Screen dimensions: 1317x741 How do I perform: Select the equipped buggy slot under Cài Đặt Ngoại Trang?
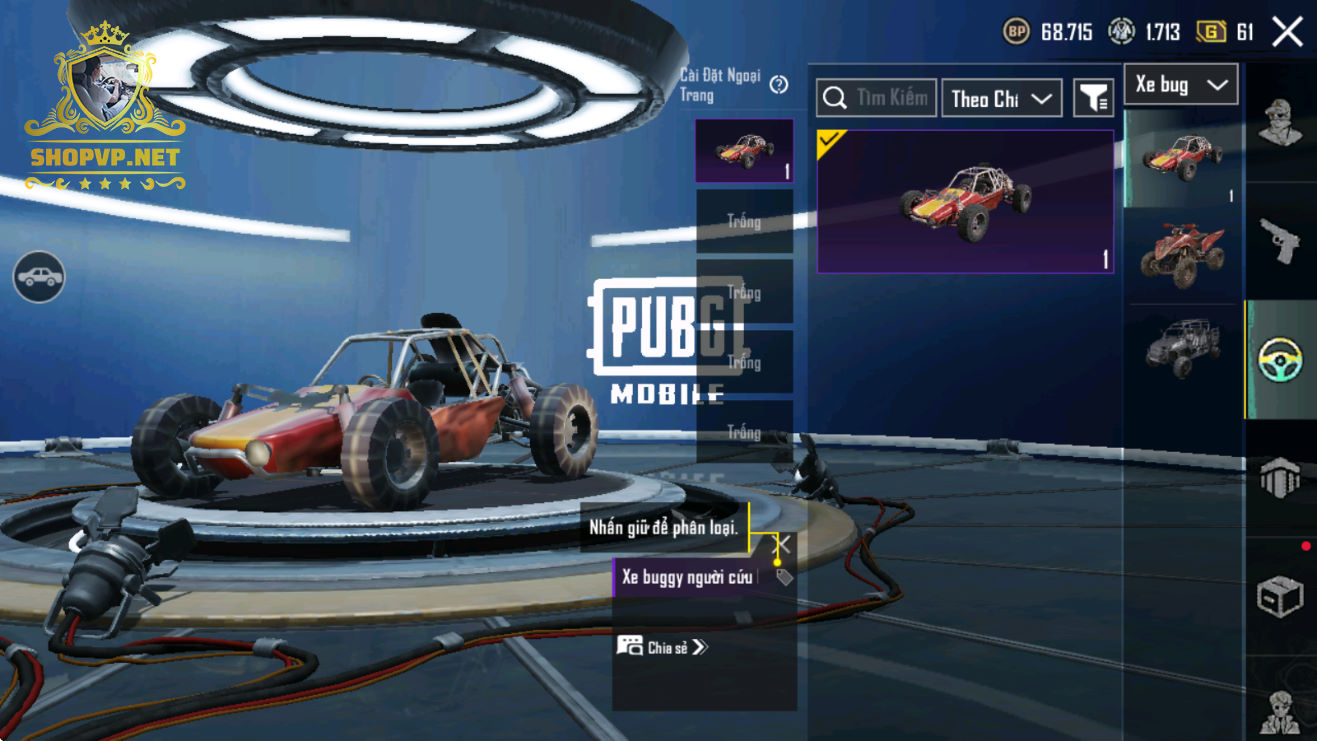pos(744,151)
